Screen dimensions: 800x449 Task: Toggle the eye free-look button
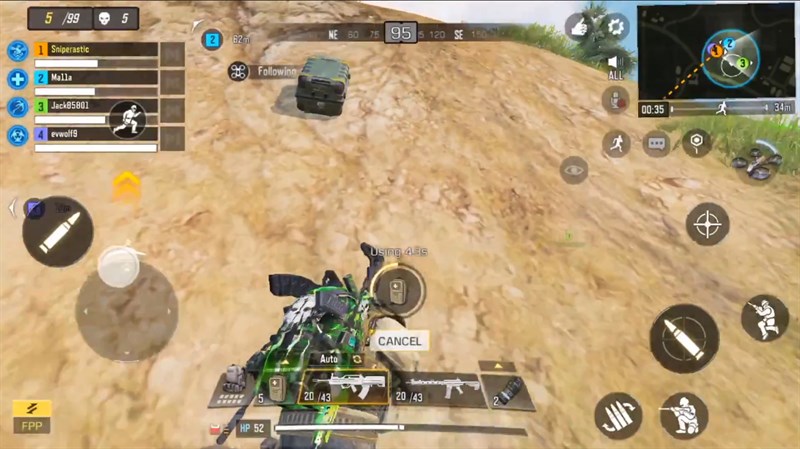pyautogui.click(x=574, y=171)
